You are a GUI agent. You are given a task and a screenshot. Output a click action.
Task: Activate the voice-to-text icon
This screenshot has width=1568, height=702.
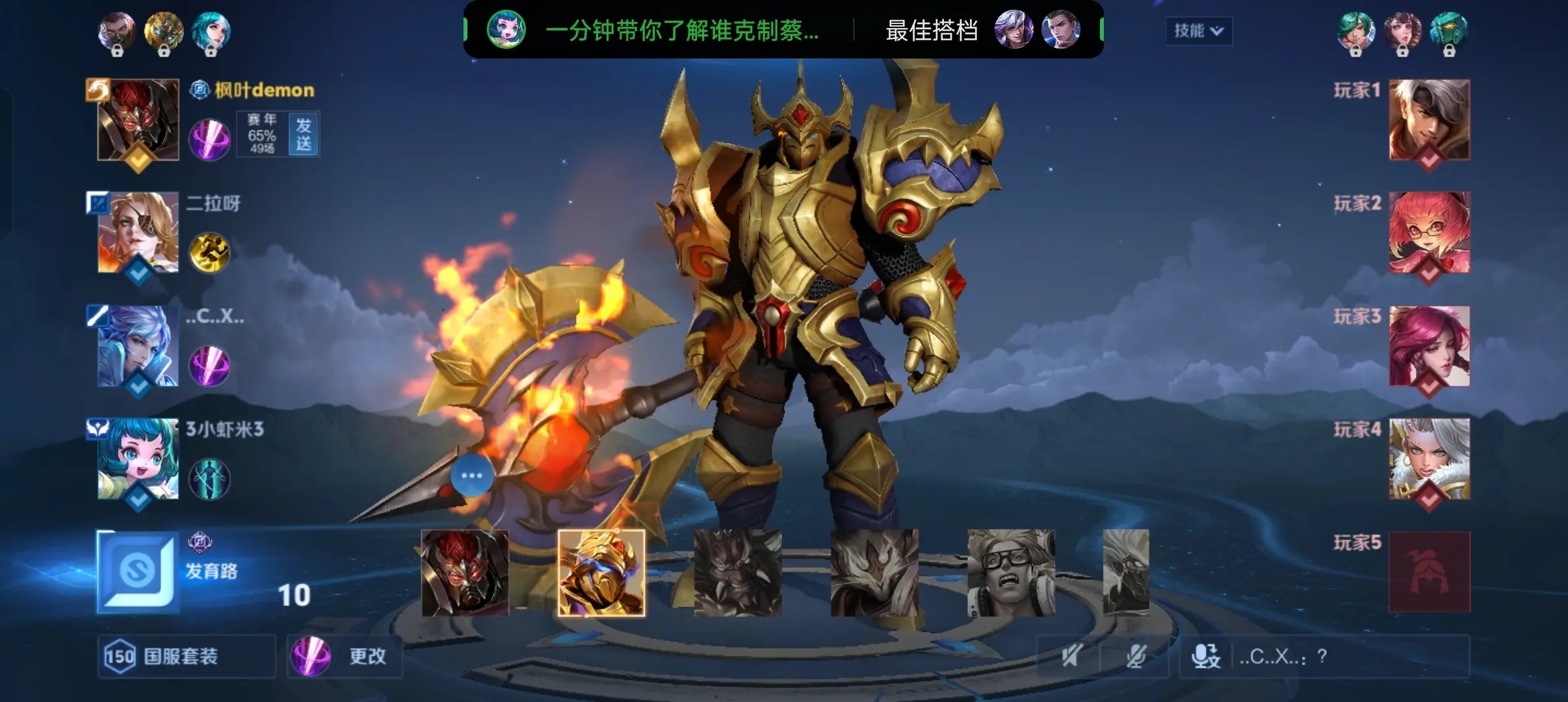1206,656
